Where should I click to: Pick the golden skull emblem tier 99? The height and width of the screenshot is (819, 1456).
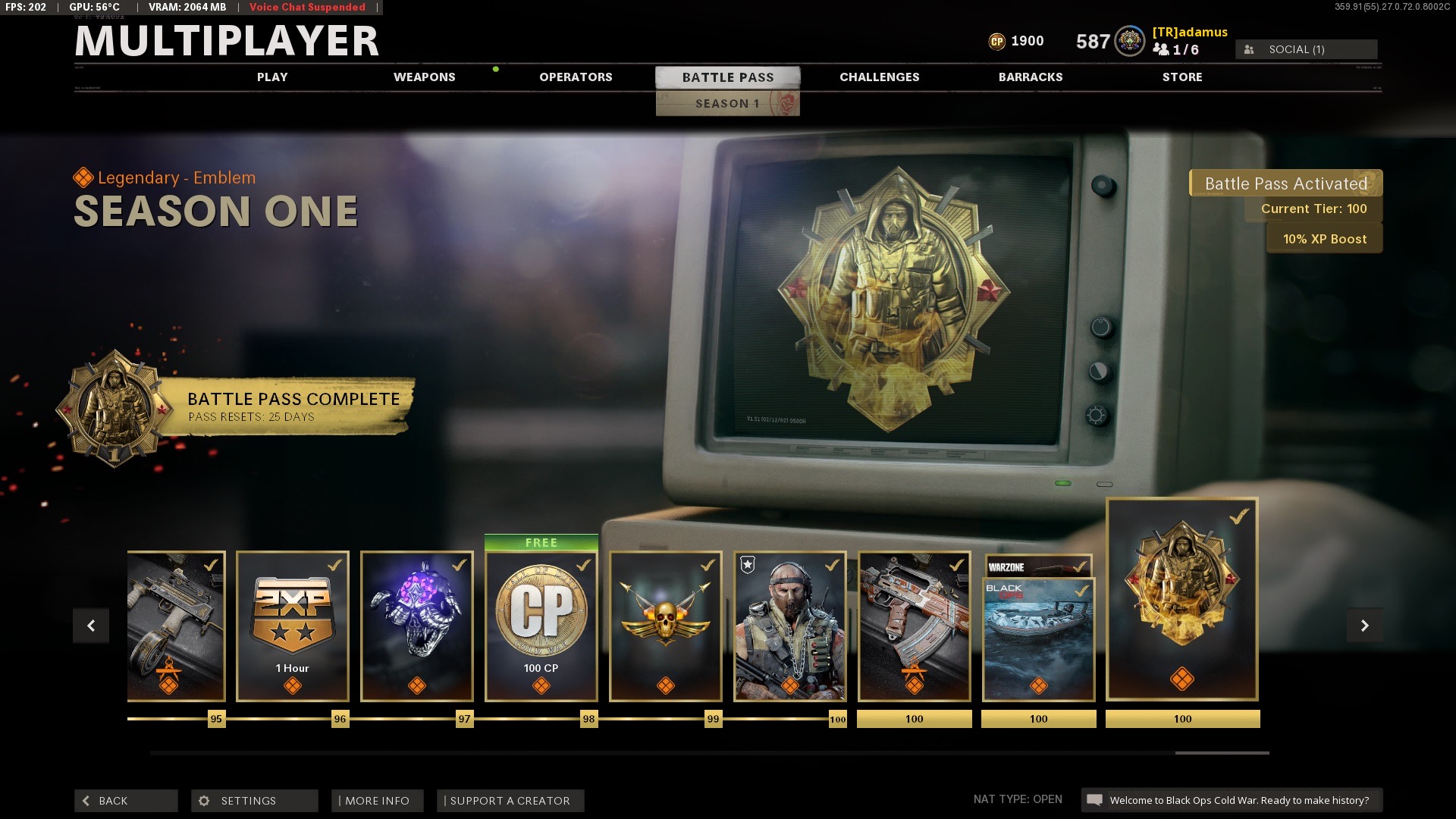pos(666,626)
